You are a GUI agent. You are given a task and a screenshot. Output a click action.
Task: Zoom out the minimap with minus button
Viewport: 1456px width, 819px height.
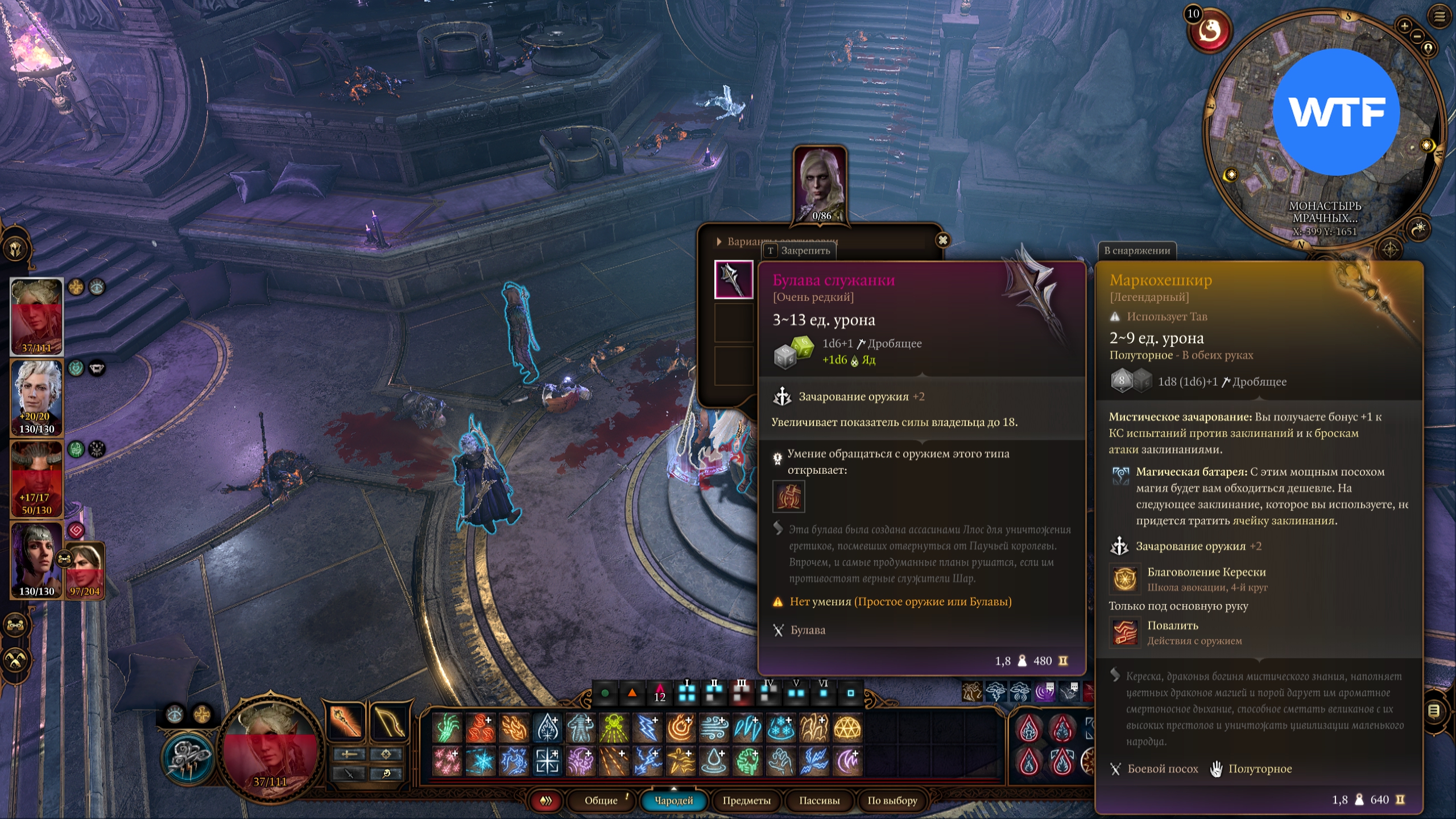[x=1417, y=36]
